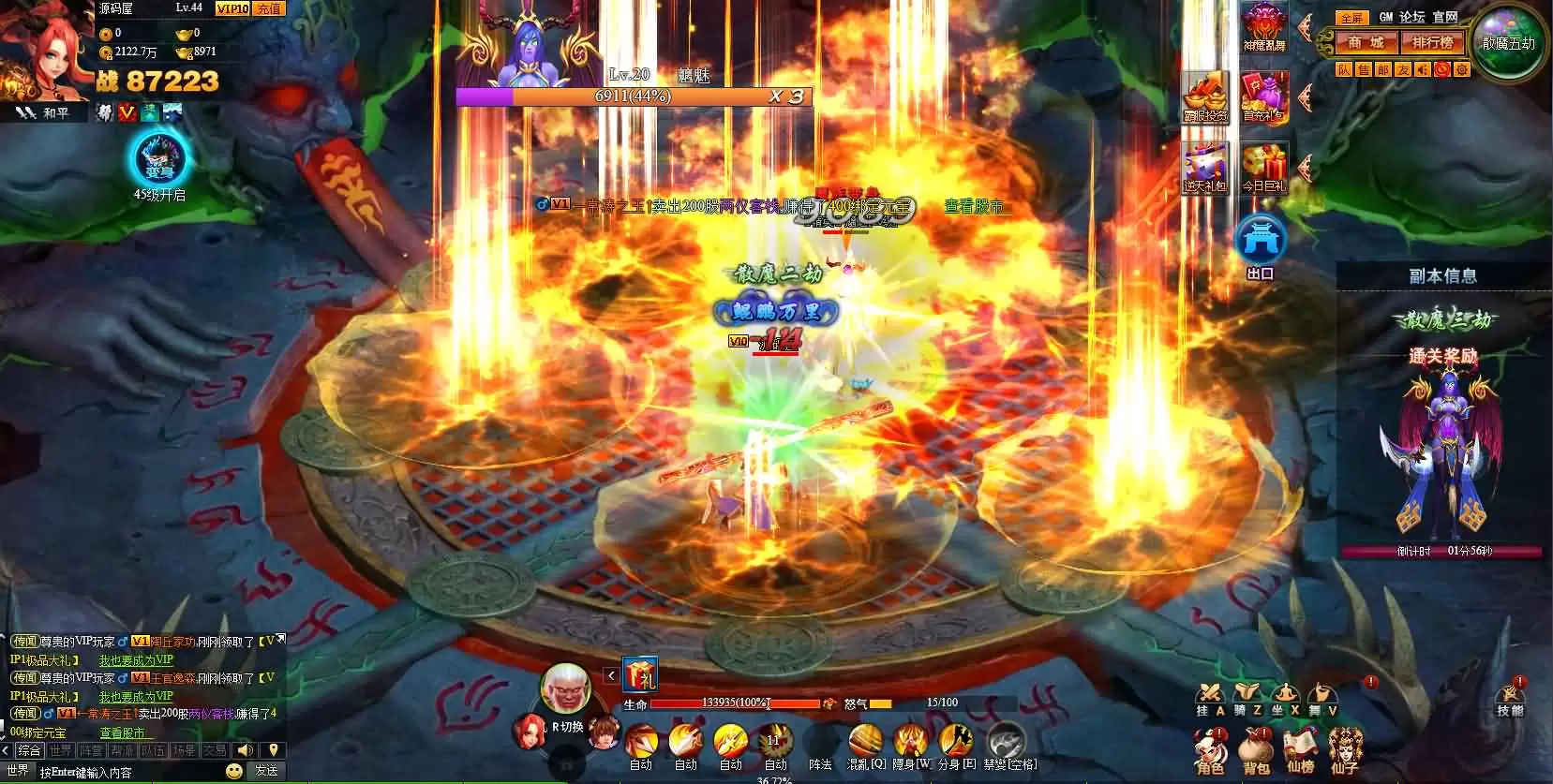Collapse chat window with left arrow
The image size is (1553, 784).
click(5, 749)
